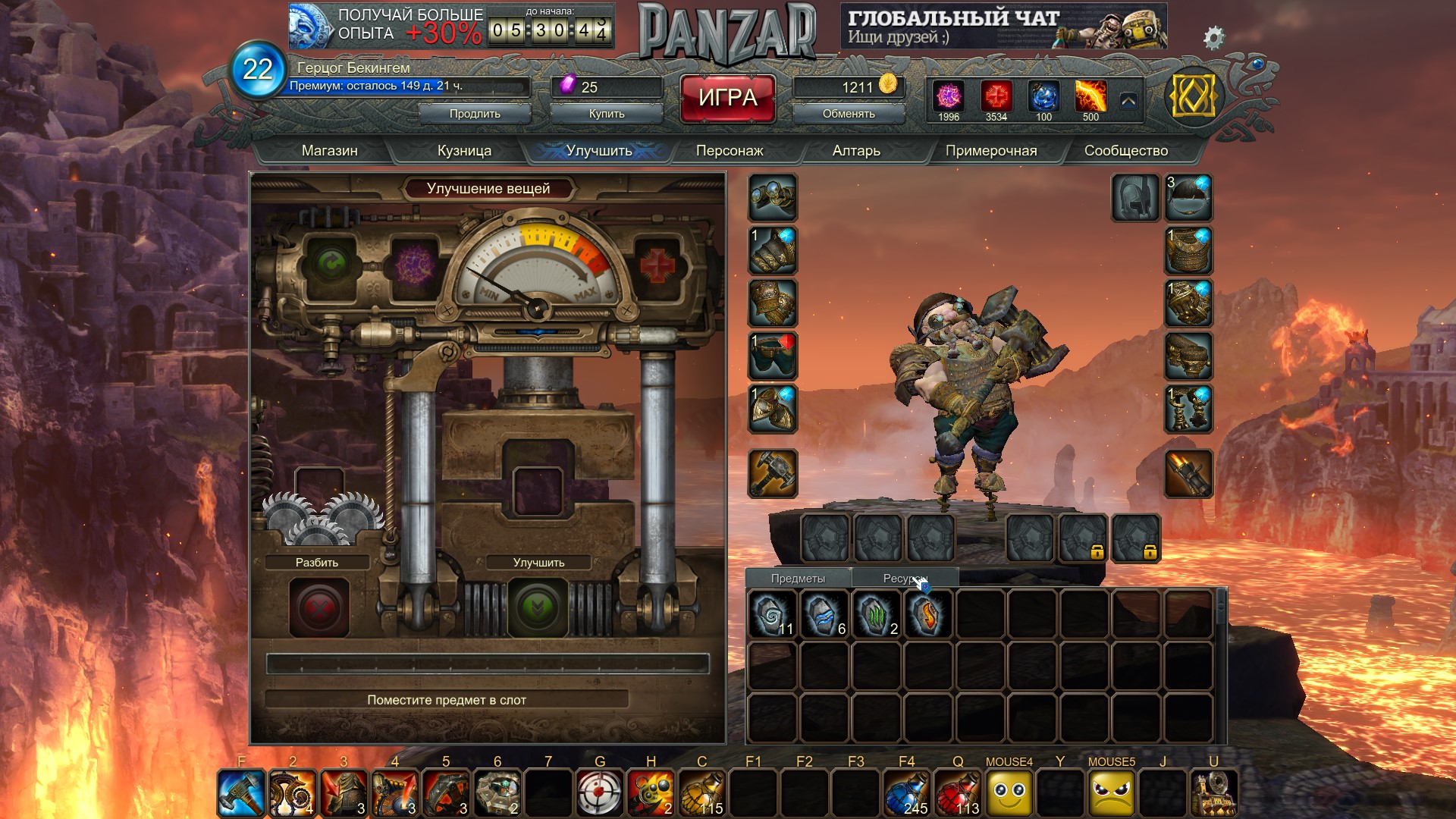Open settings via the gear icon
Screen dimensions: 1456x819
coord(1213,37)
